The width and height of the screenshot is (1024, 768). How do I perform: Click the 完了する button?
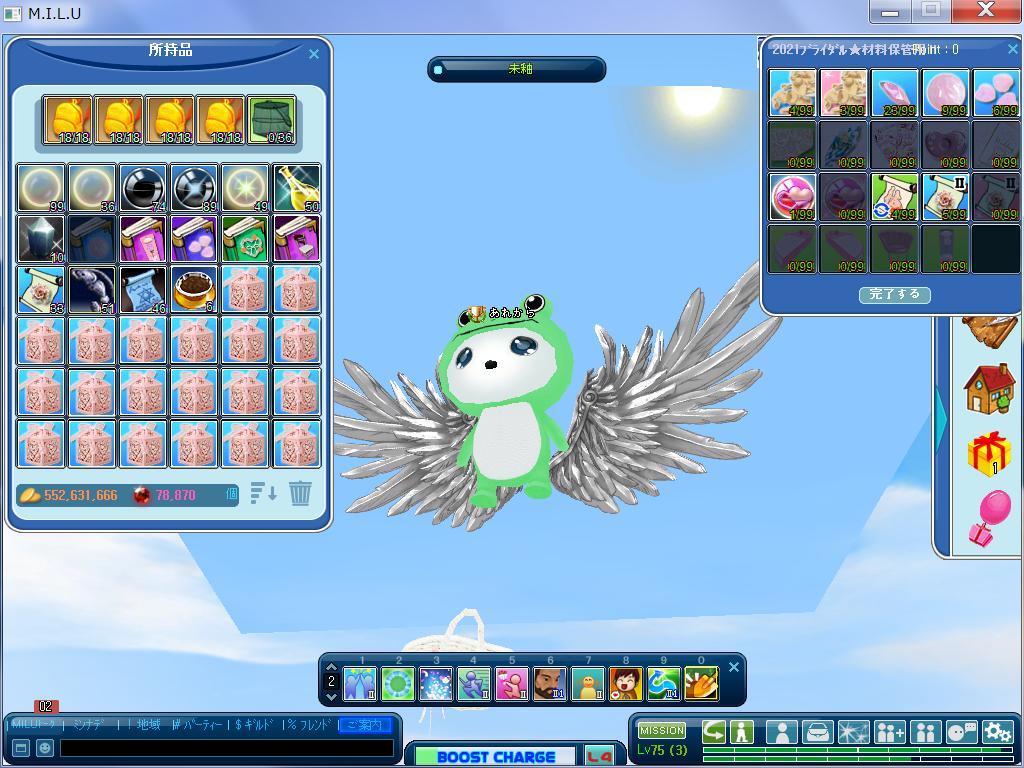(894, 295)
